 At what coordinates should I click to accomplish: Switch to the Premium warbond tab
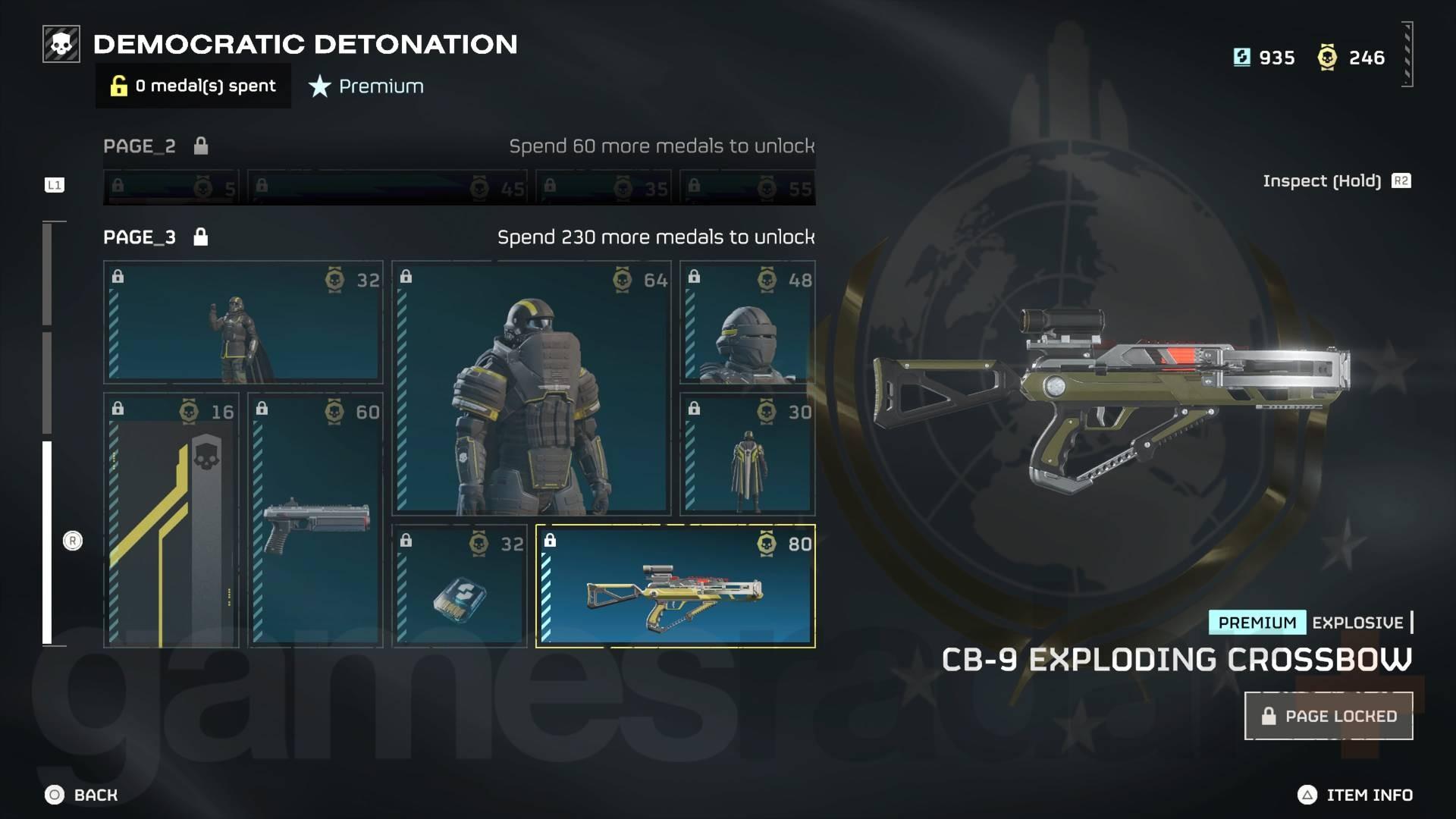365,86
